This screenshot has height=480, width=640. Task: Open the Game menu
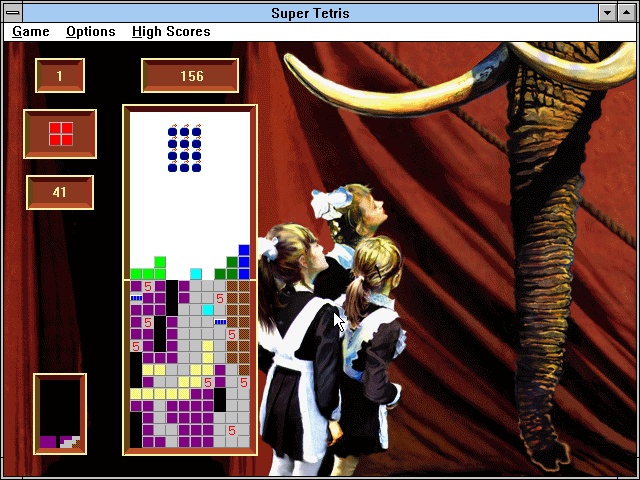31,32
